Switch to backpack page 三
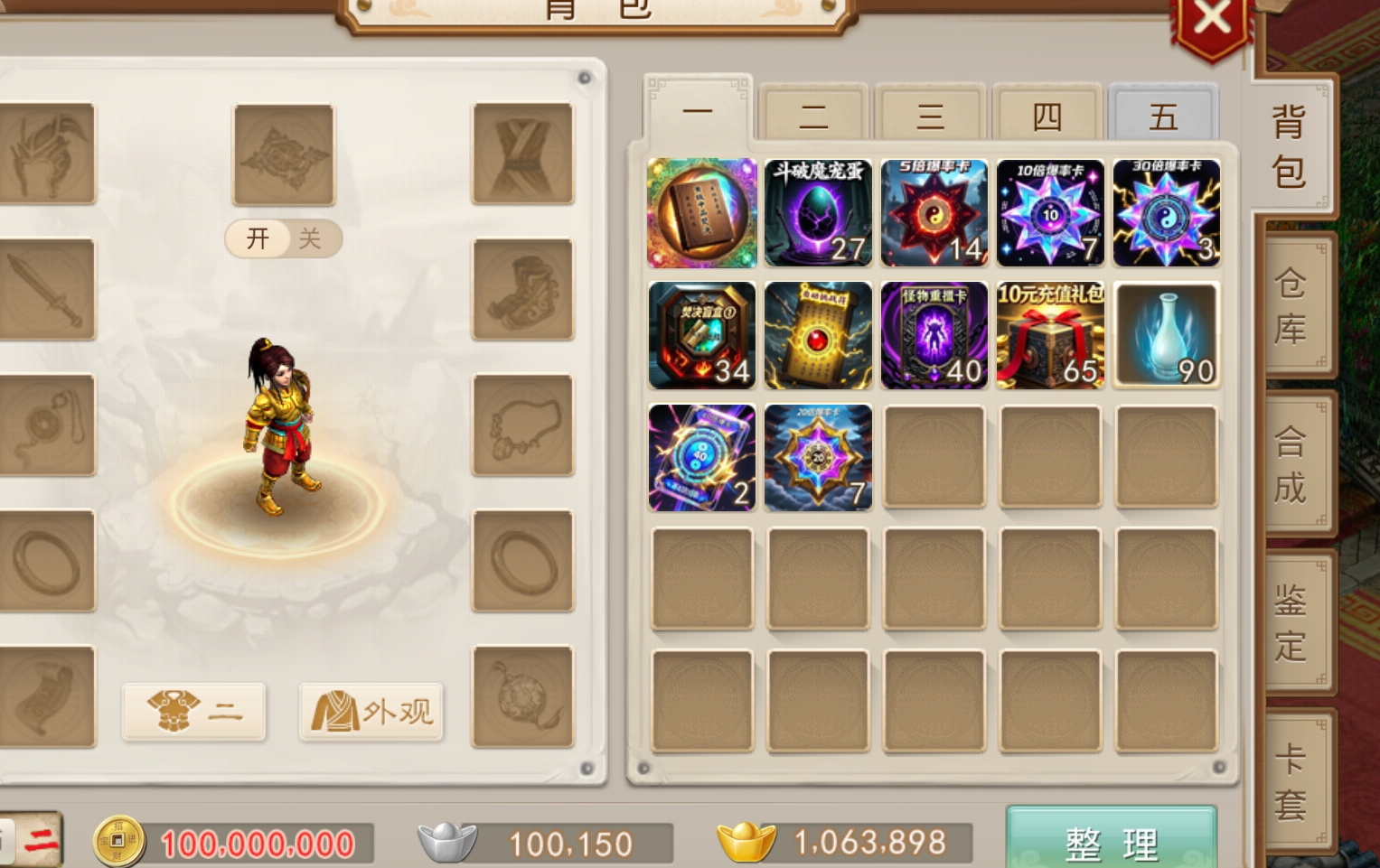Viewport: 1380px width, 868px height. [x=930, y=115]
